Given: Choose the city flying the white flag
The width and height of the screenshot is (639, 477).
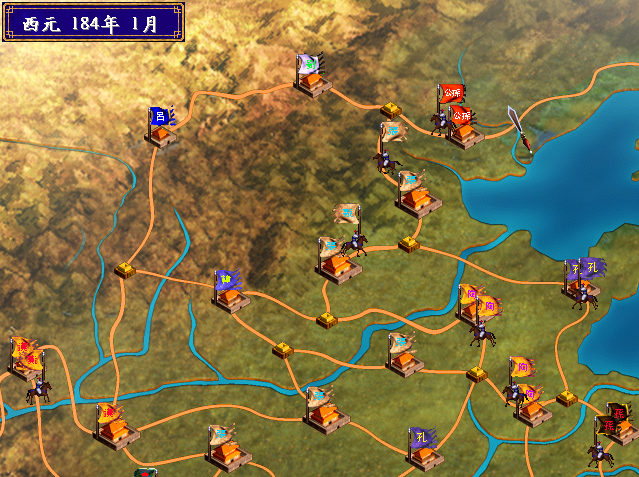Looking at the screenshot, I should 312,80.
